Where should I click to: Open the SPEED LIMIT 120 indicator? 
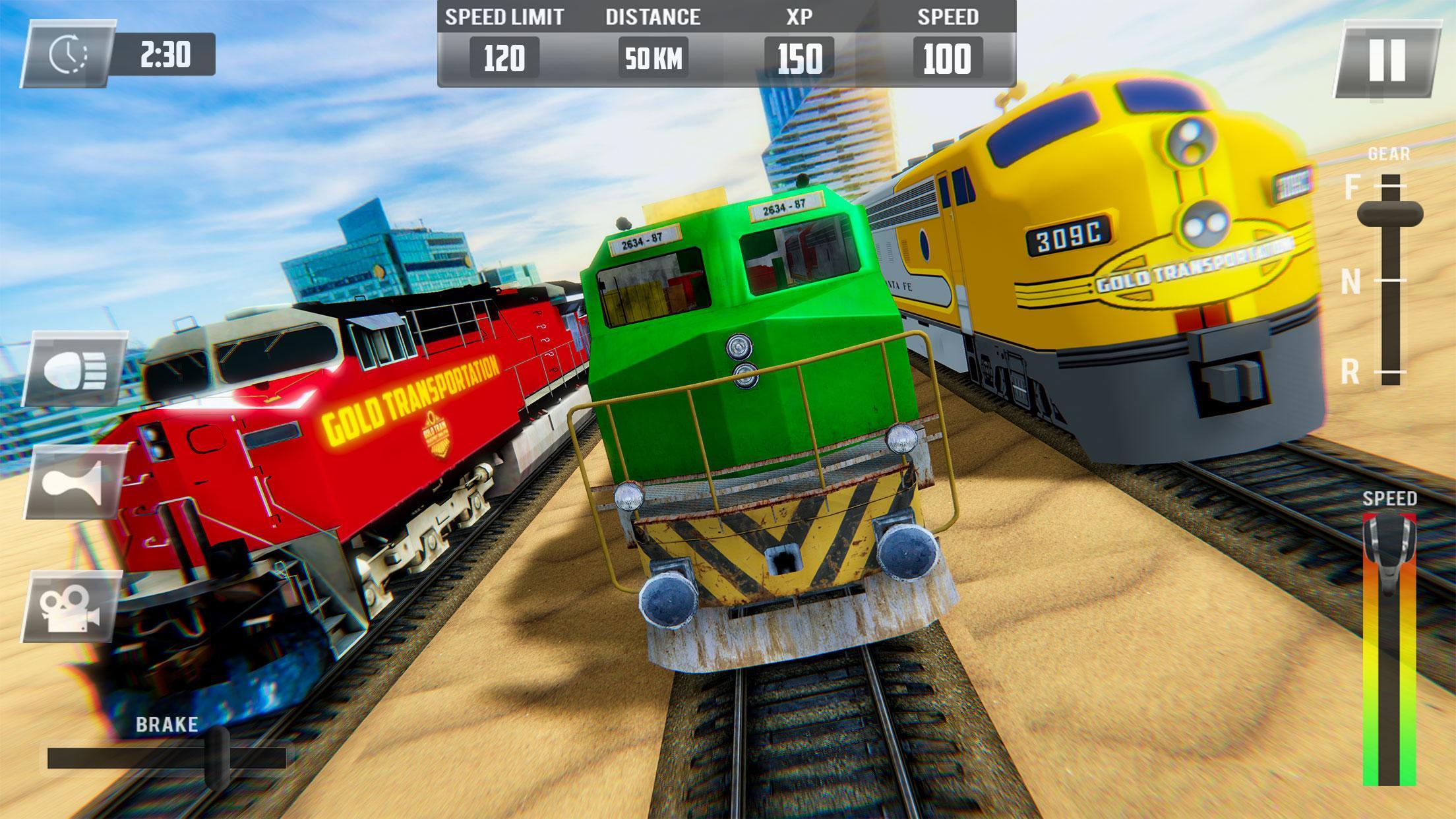click(x=504, y=58)
